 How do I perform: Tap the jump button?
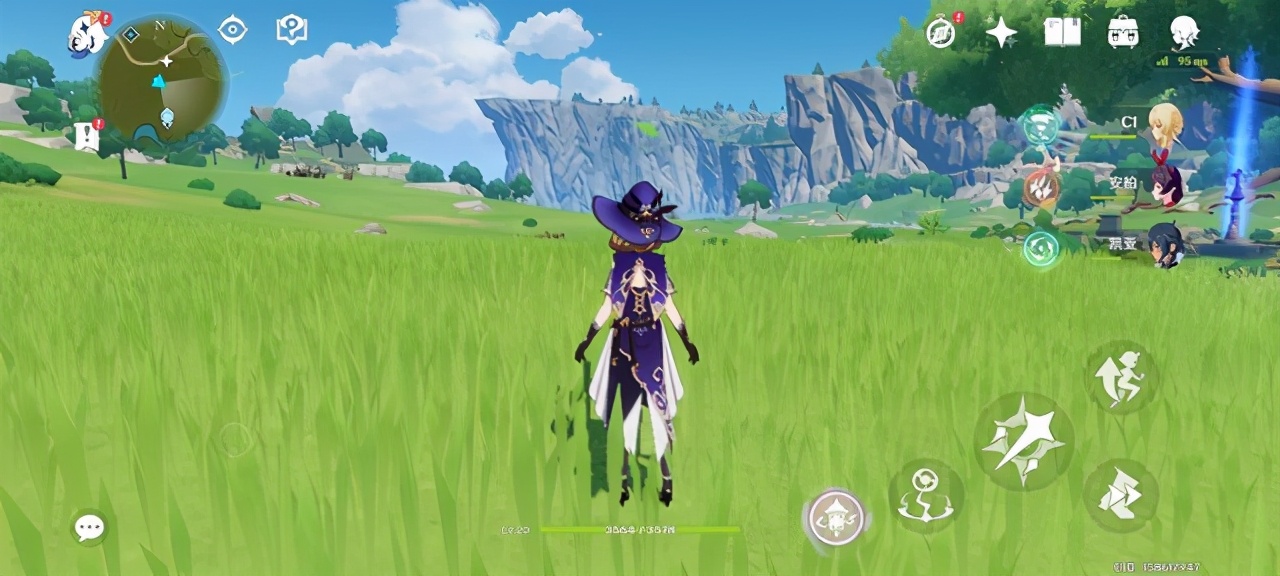point(1121,377)
